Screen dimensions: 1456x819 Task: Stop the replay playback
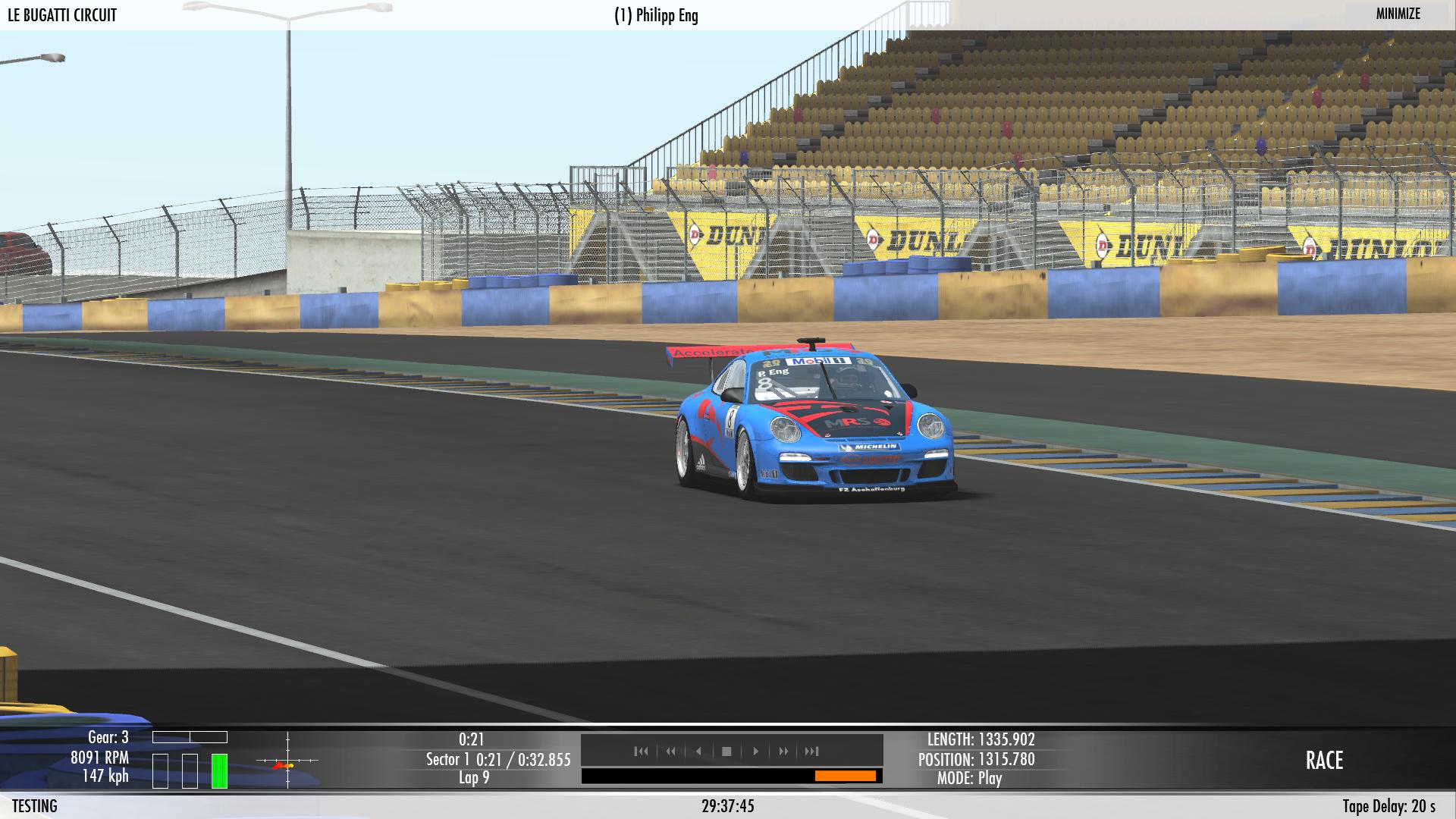point(726,752)
